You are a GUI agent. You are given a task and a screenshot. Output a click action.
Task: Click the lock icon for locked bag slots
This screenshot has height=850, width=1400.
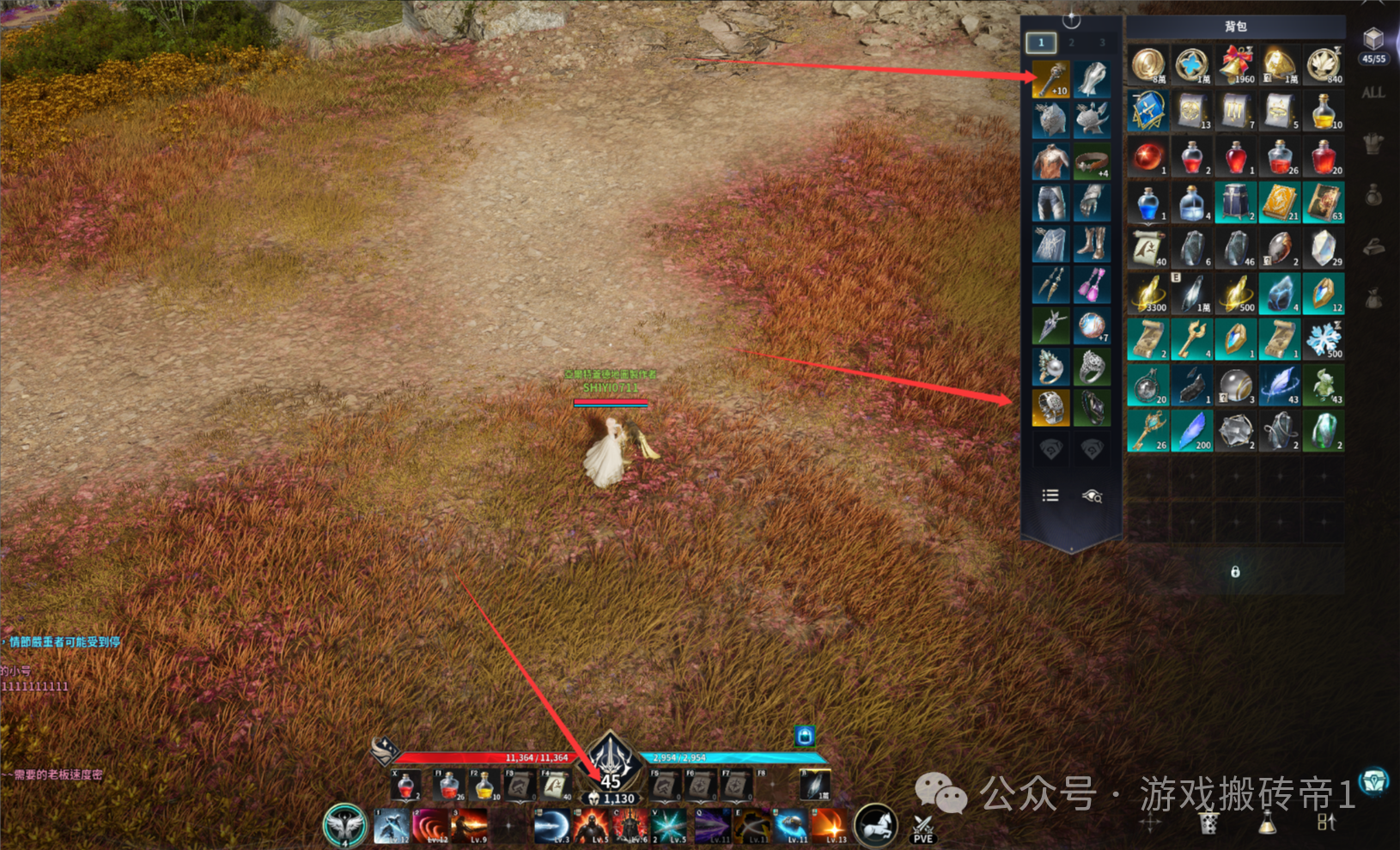click(1235, 572)
